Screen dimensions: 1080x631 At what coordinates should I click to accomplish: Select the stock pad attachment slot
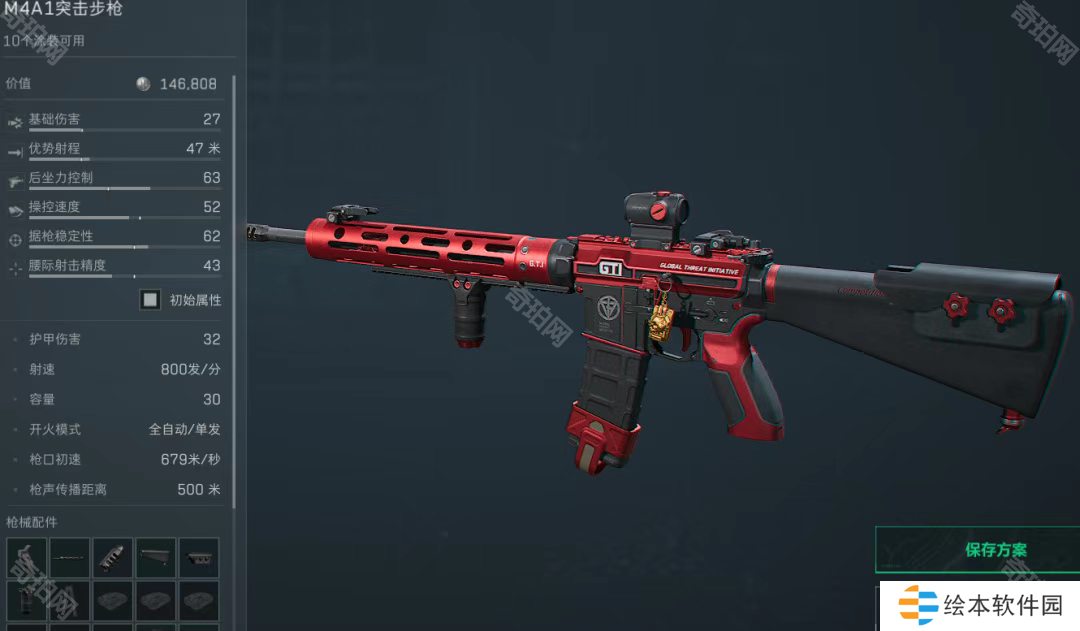point(199,557)
